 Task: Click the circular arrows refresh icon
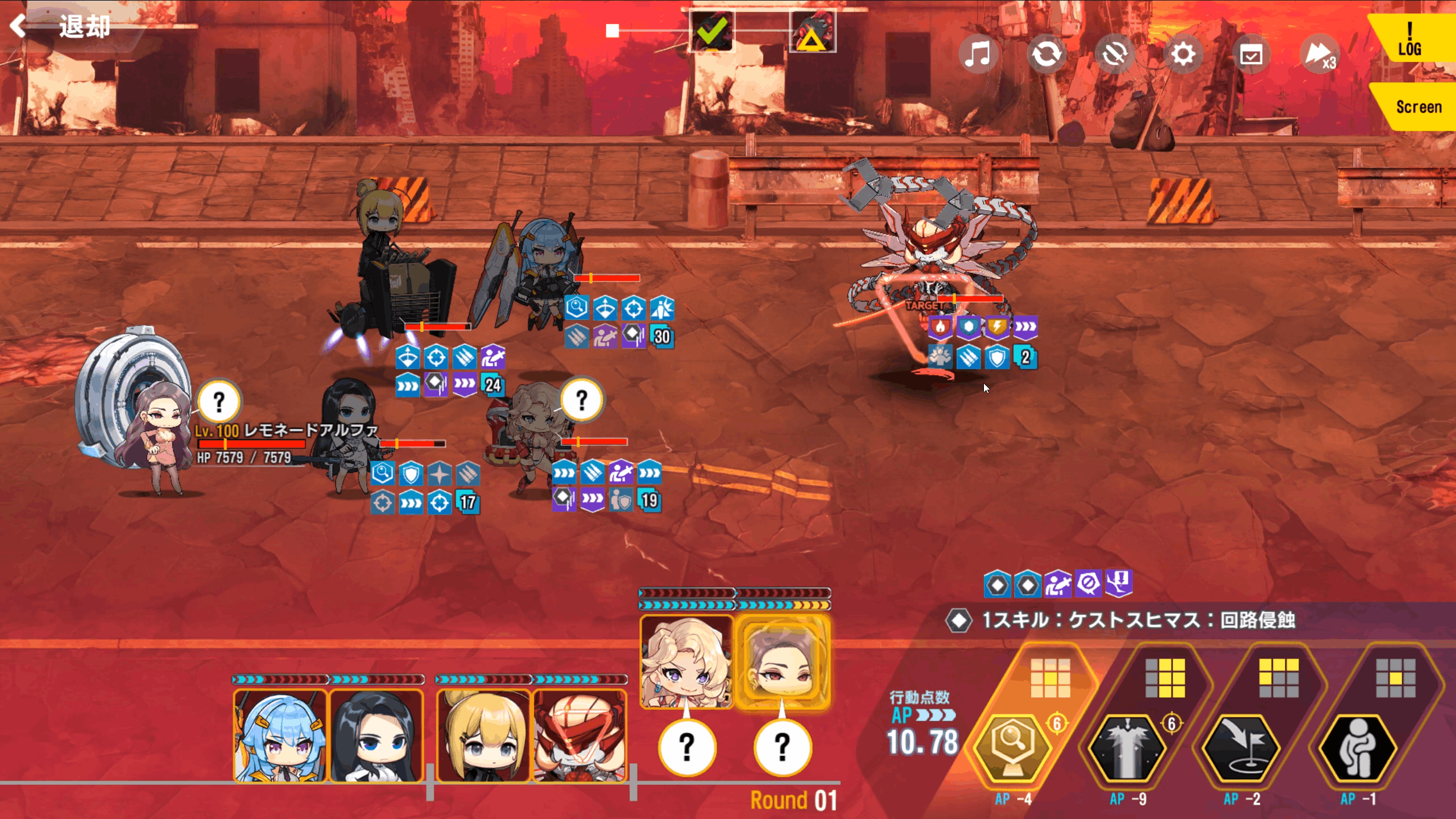(x=1046, y=55)
